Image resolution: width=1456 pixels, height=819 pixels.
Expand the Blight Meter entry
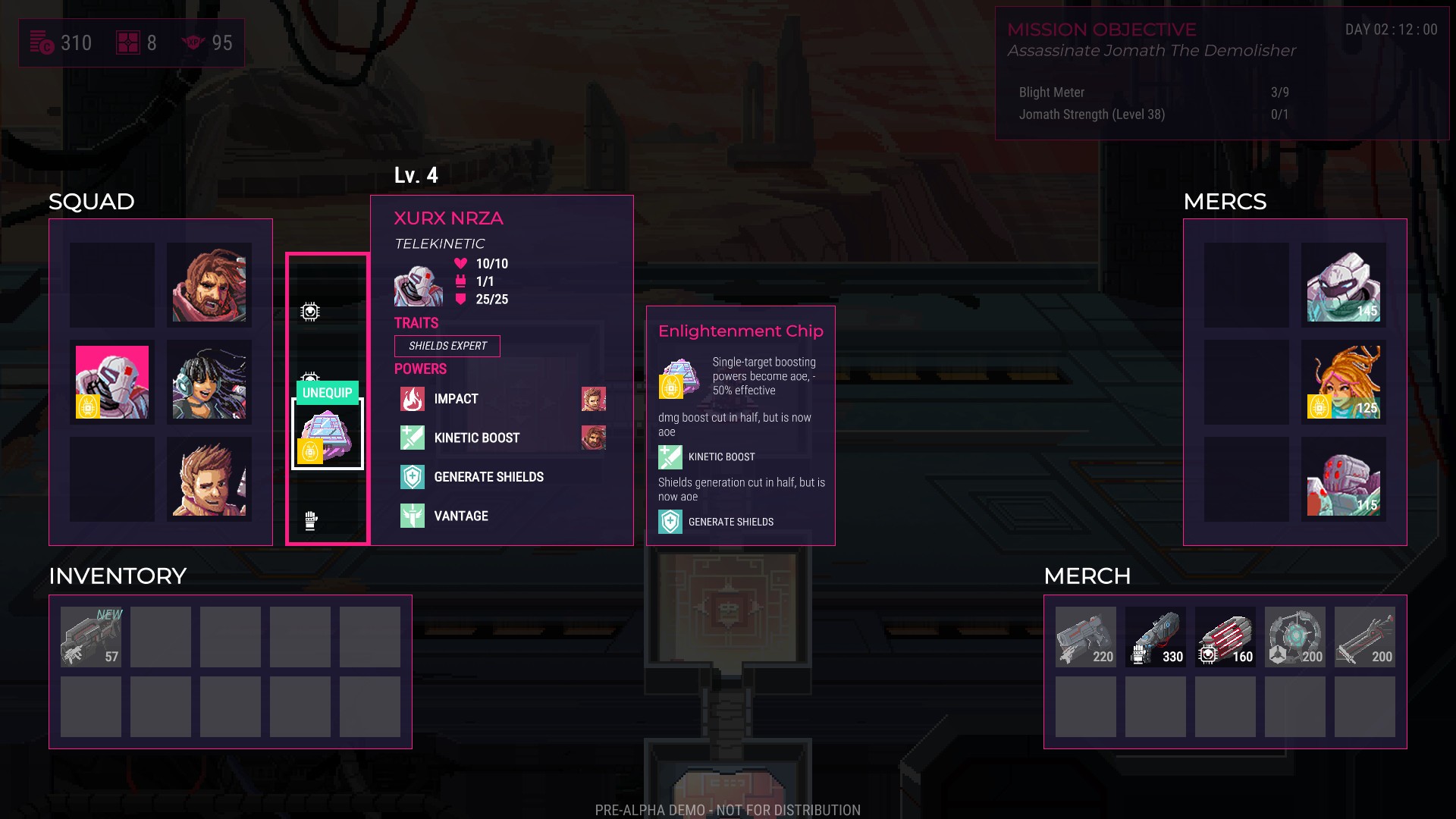click(x=1051, y=92)
